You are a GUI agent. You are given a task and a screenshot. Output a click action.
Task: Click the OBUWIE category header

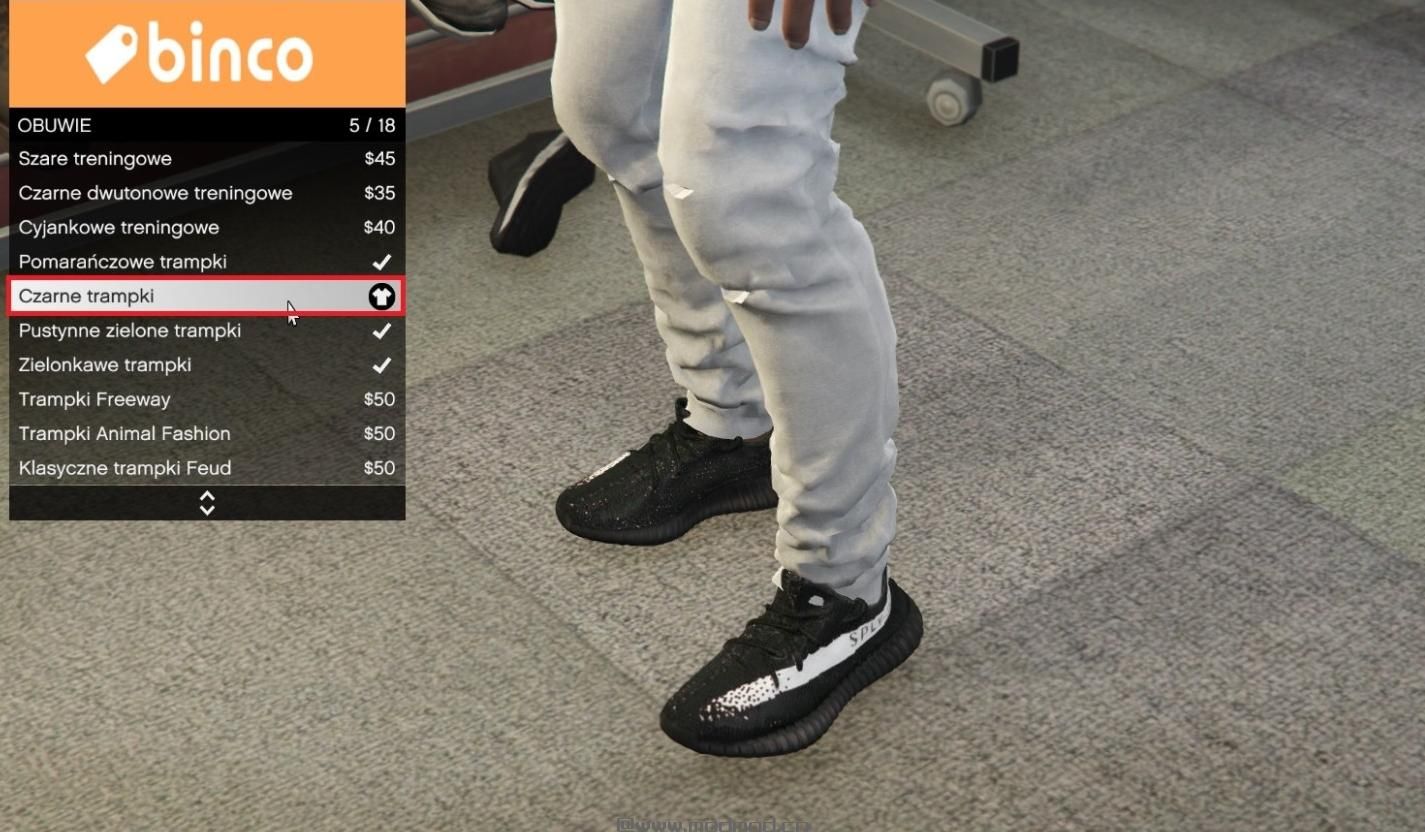click(x=54, y=125)
